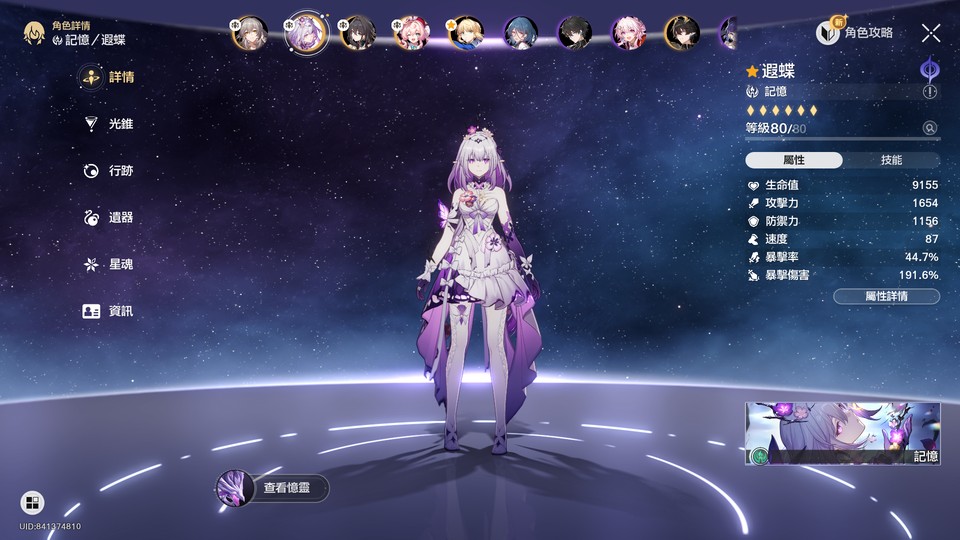Open the exclamation info icon beside 記憶
This screenshot has height=540, width=960.
click(930, 92)
